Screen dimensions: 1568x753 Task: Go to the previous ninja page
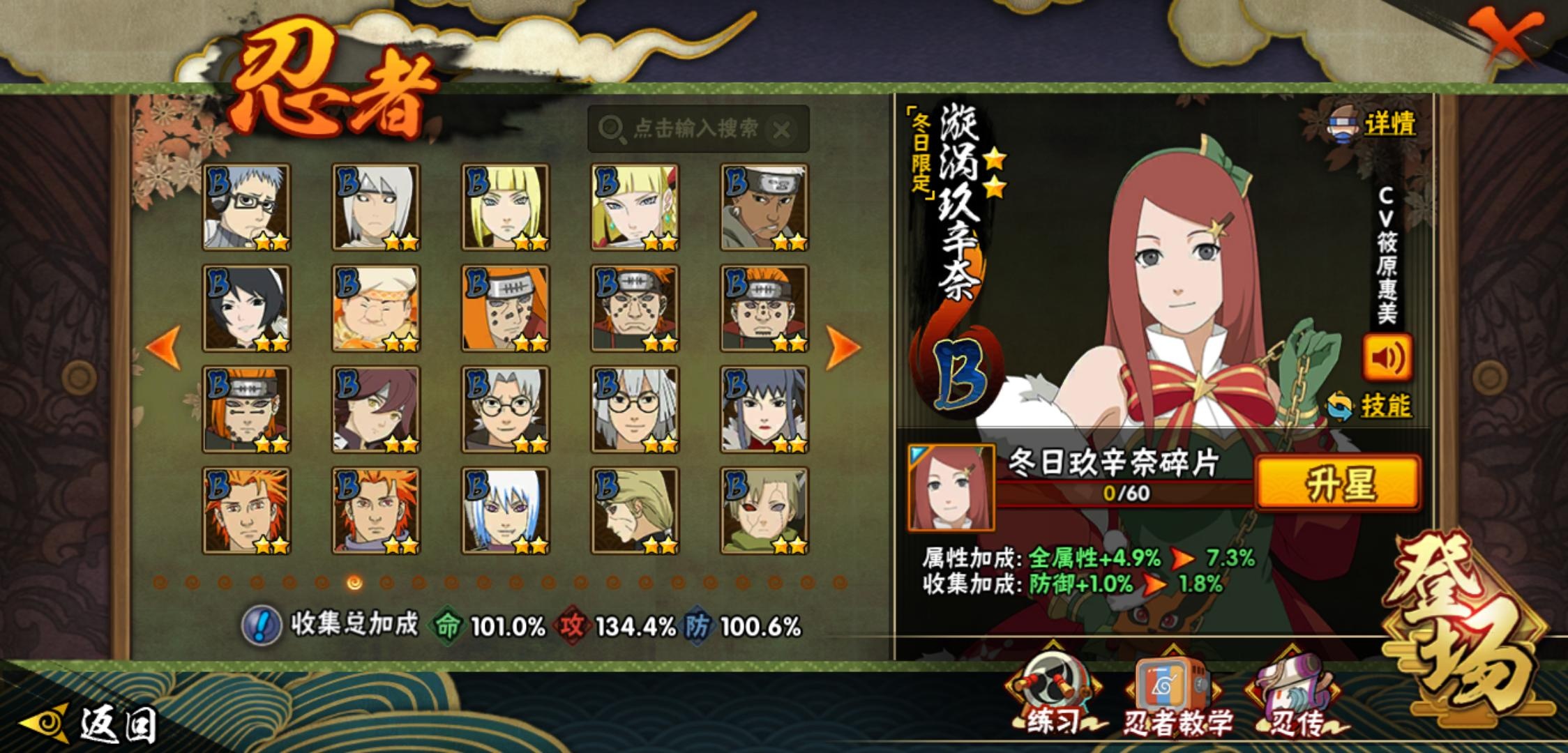click(164, 347)
